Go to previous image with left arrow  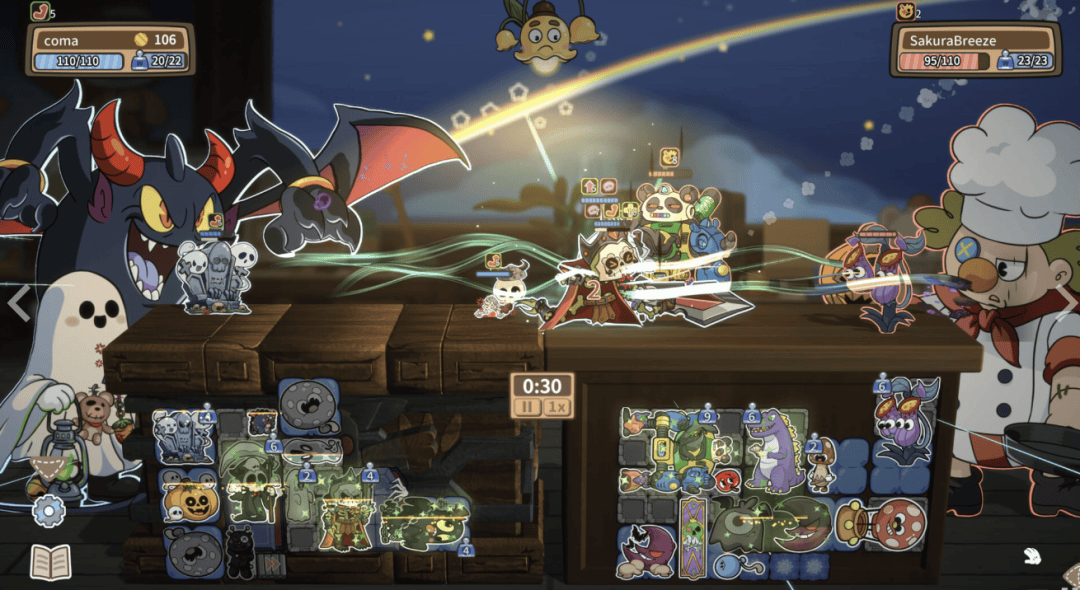tap(17, 300)
